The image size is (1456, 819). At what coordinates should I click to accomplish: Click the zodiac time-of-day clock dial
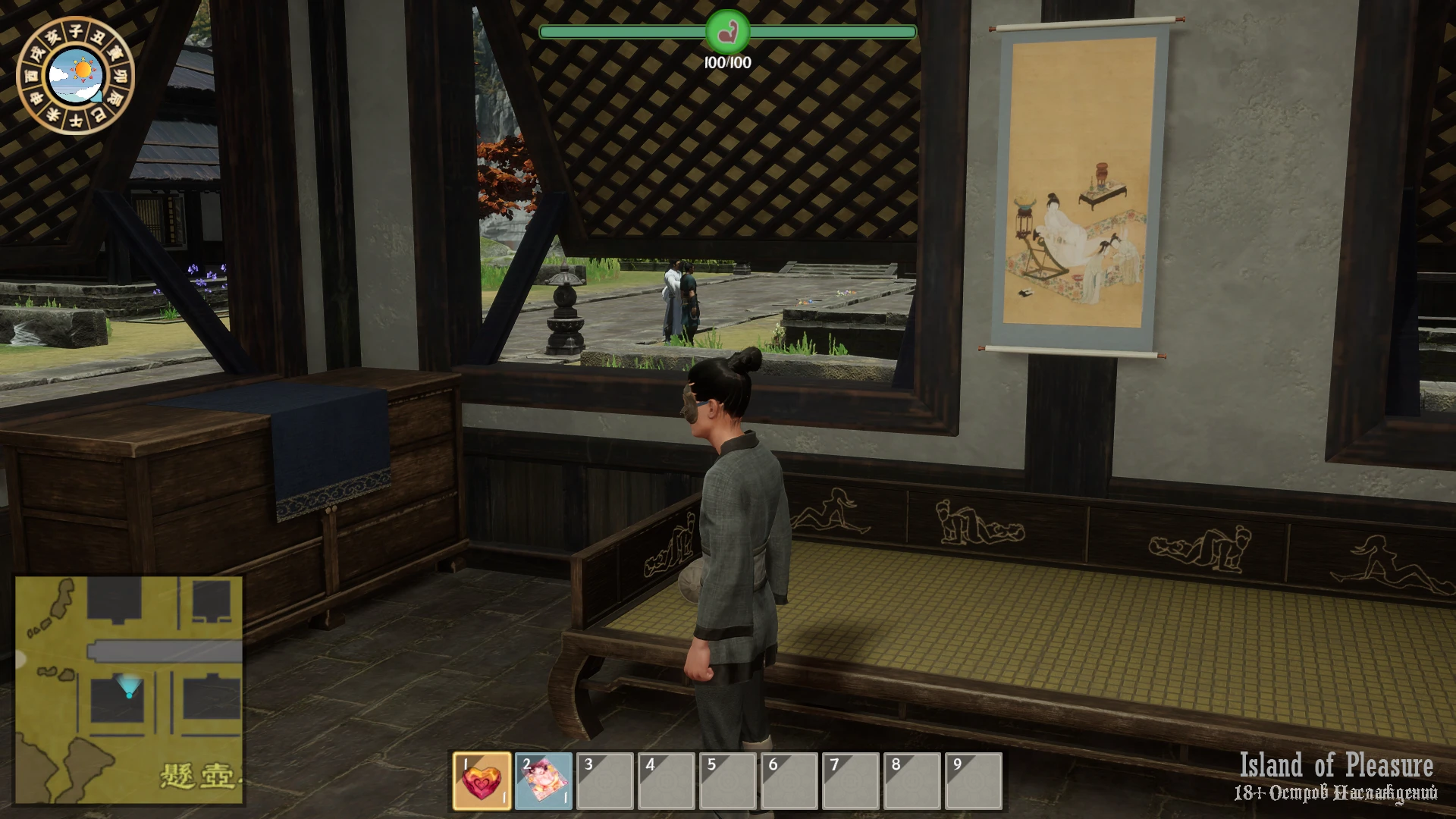coord(75,75)
